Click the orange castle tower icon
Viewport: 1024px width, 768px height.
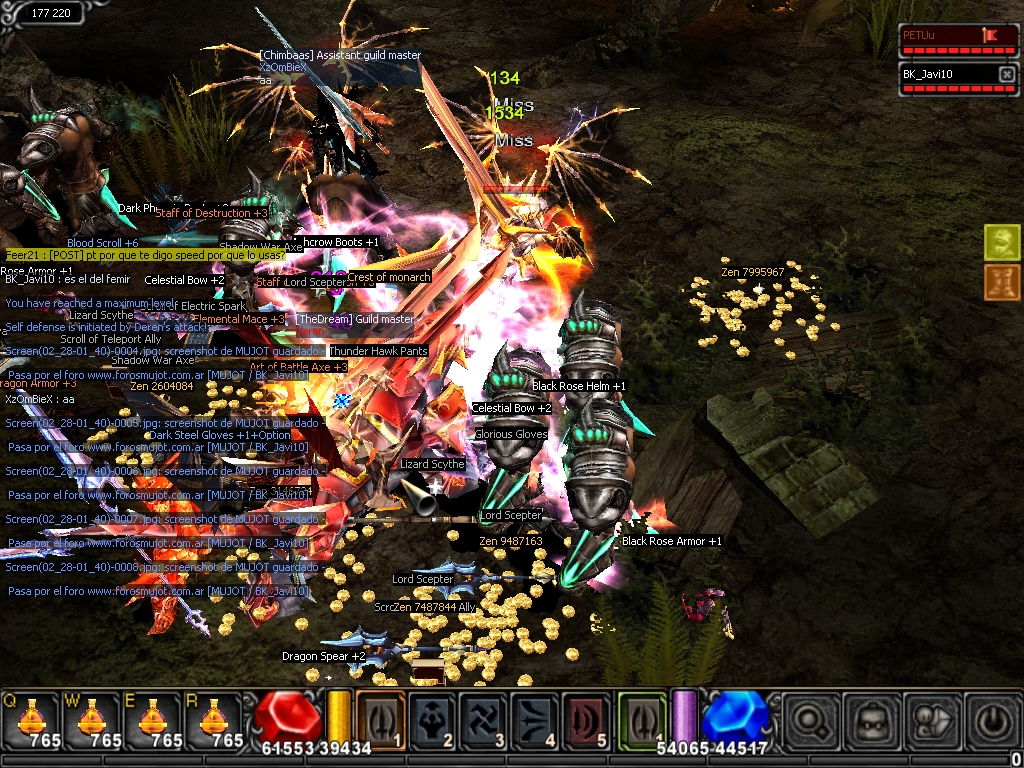coord(1001,282)
